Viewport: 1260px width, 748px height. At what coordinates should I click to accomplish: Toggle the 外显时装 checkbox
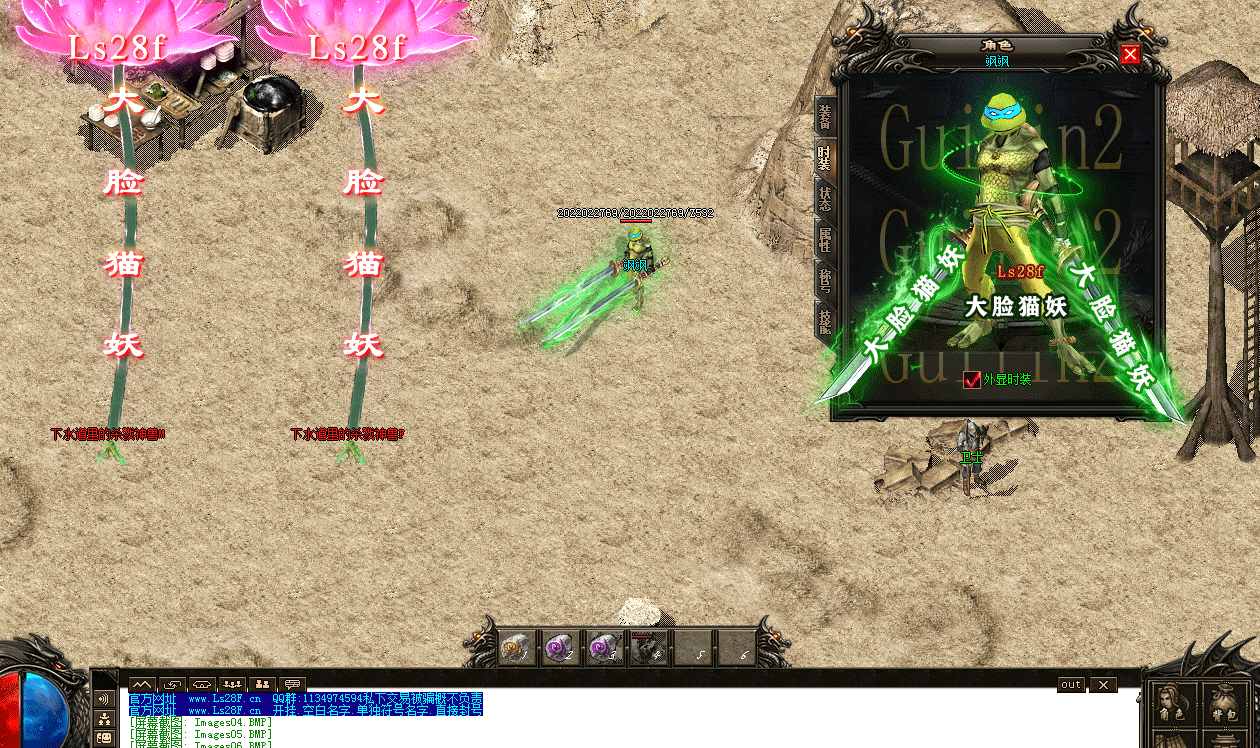pos(972,380)
